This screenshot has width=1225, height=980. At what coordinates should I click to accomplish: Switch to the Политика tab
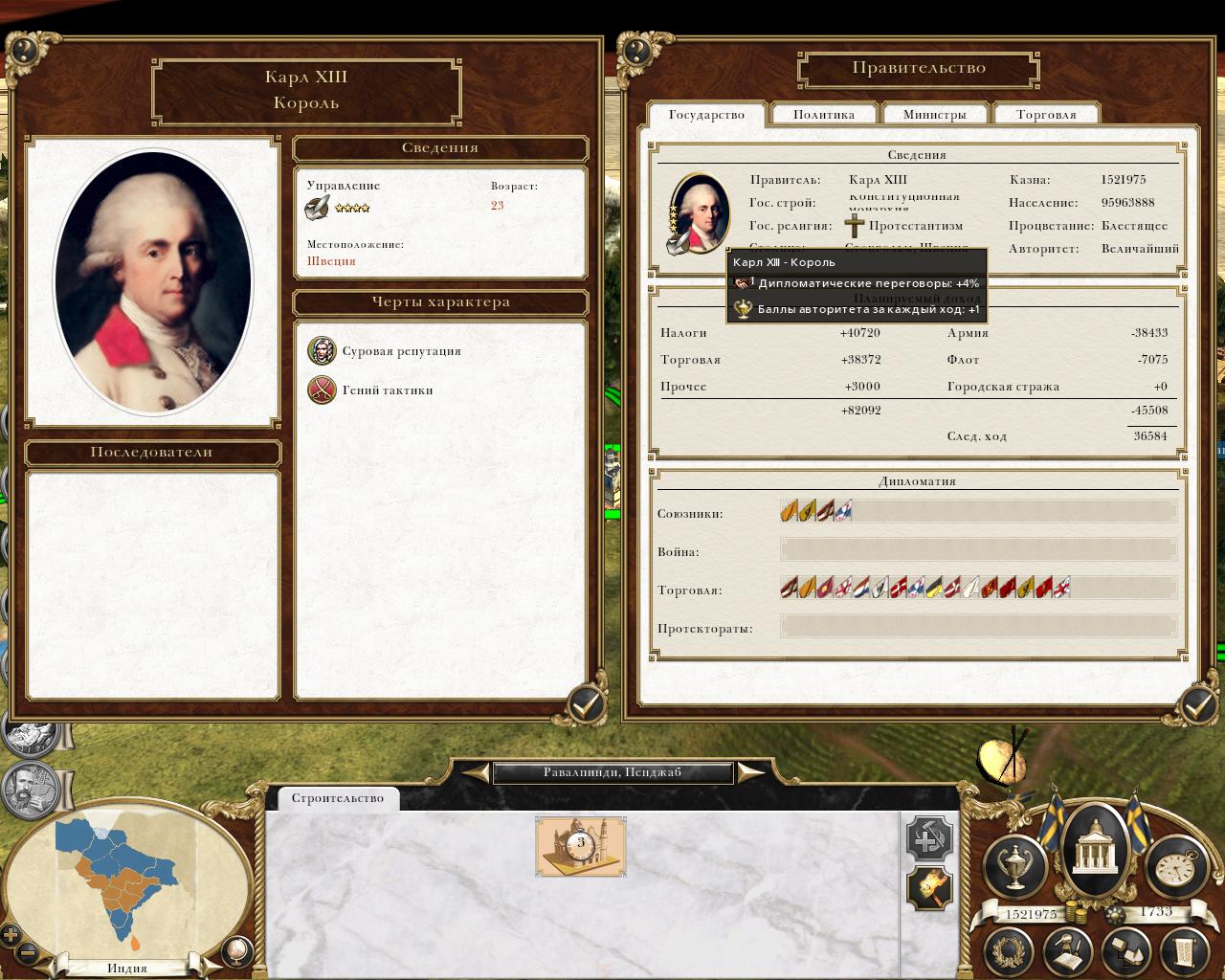coord(823,115)
